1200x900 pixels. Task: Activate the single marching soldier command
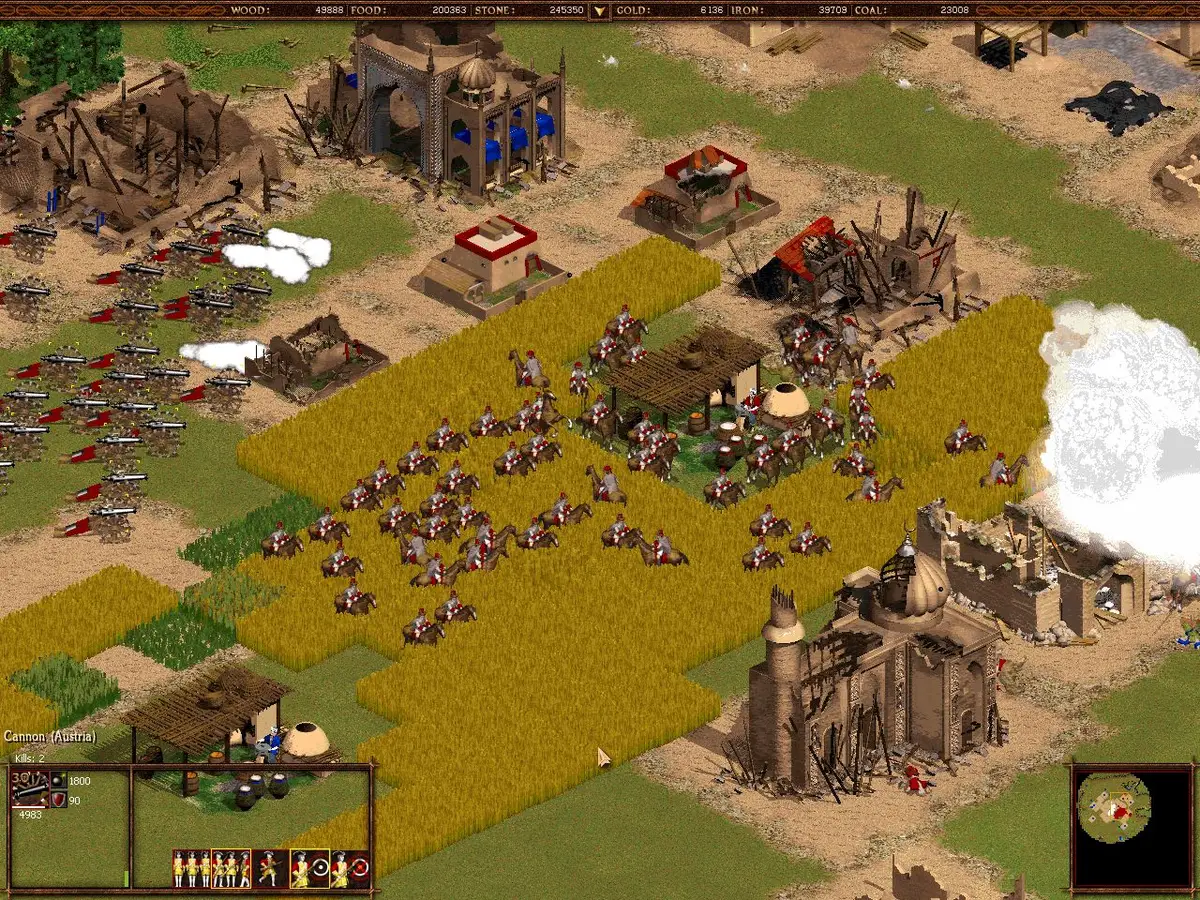point(270,868)
